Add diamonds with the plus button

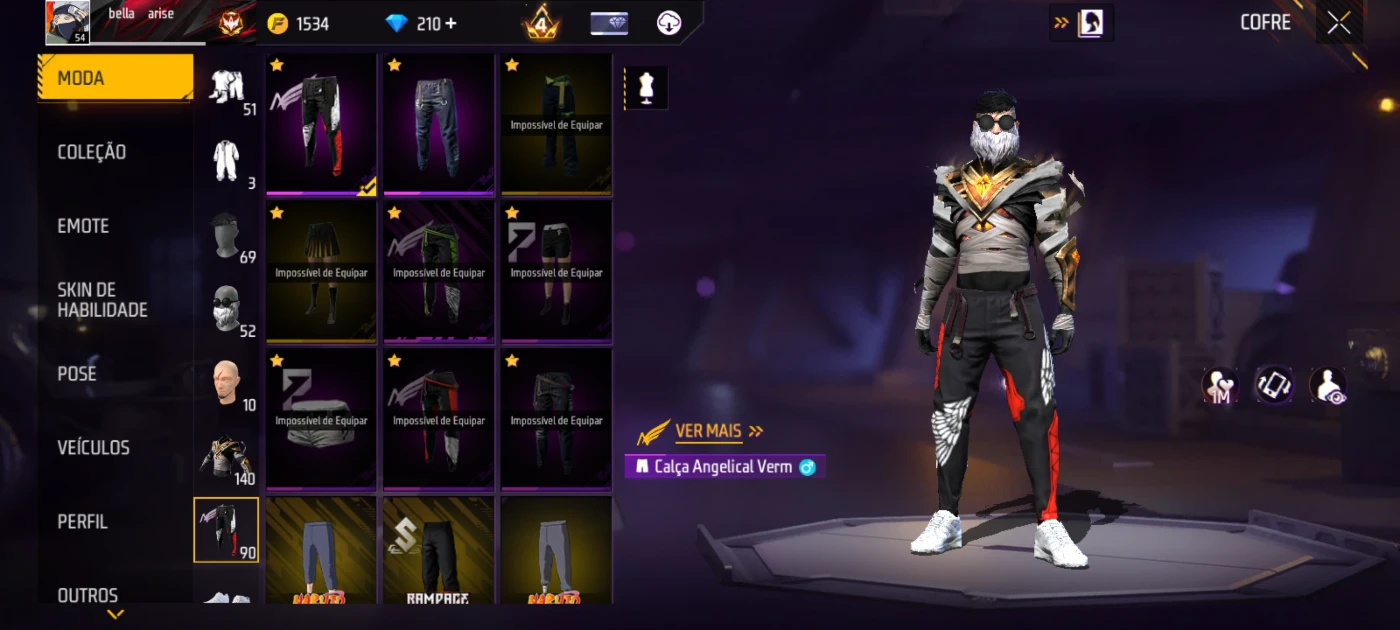click(451, 23)
